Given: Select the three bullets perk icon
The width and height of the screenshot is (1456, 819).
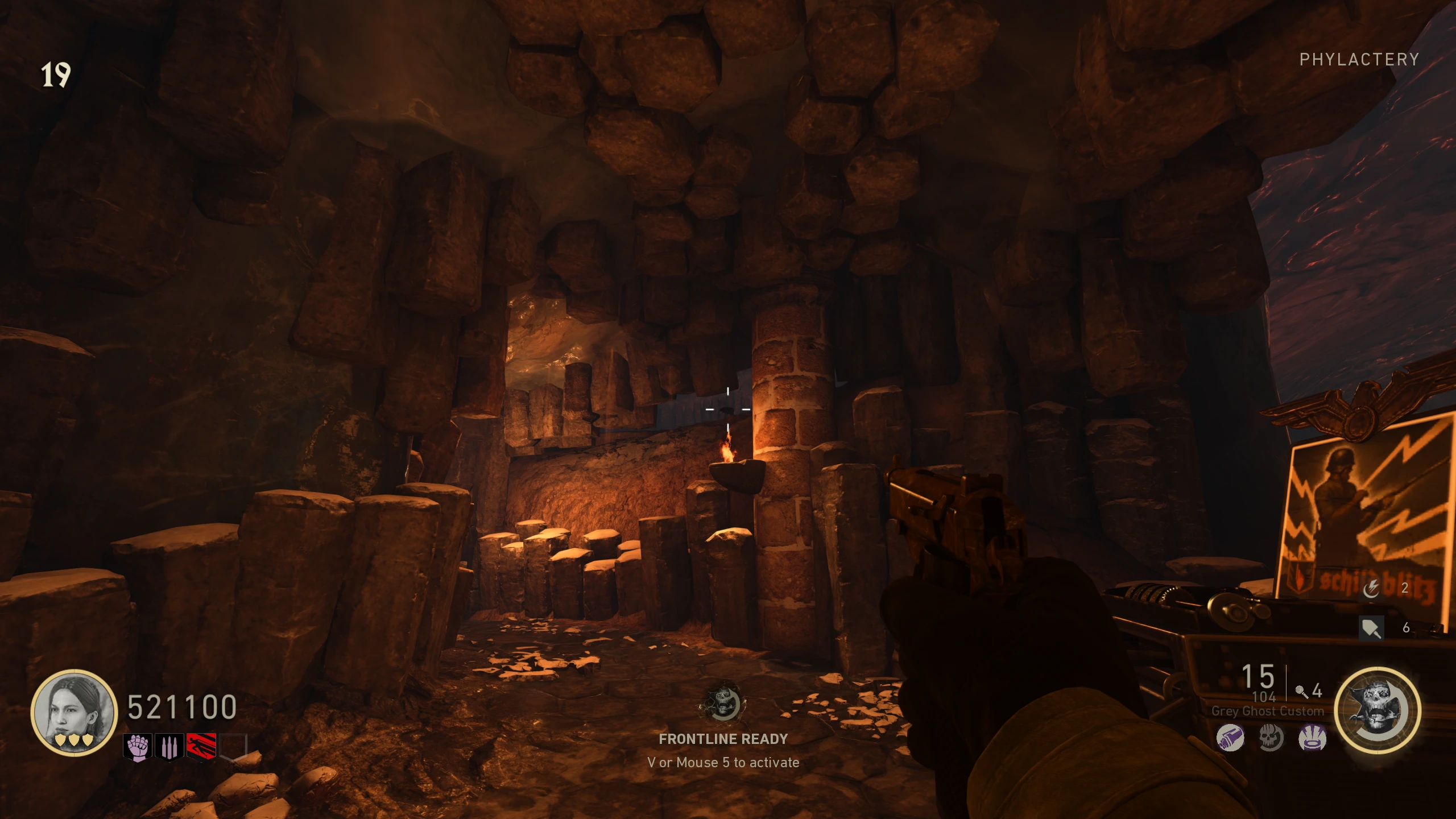Looking at the screenshot, I should coord(169,747).
